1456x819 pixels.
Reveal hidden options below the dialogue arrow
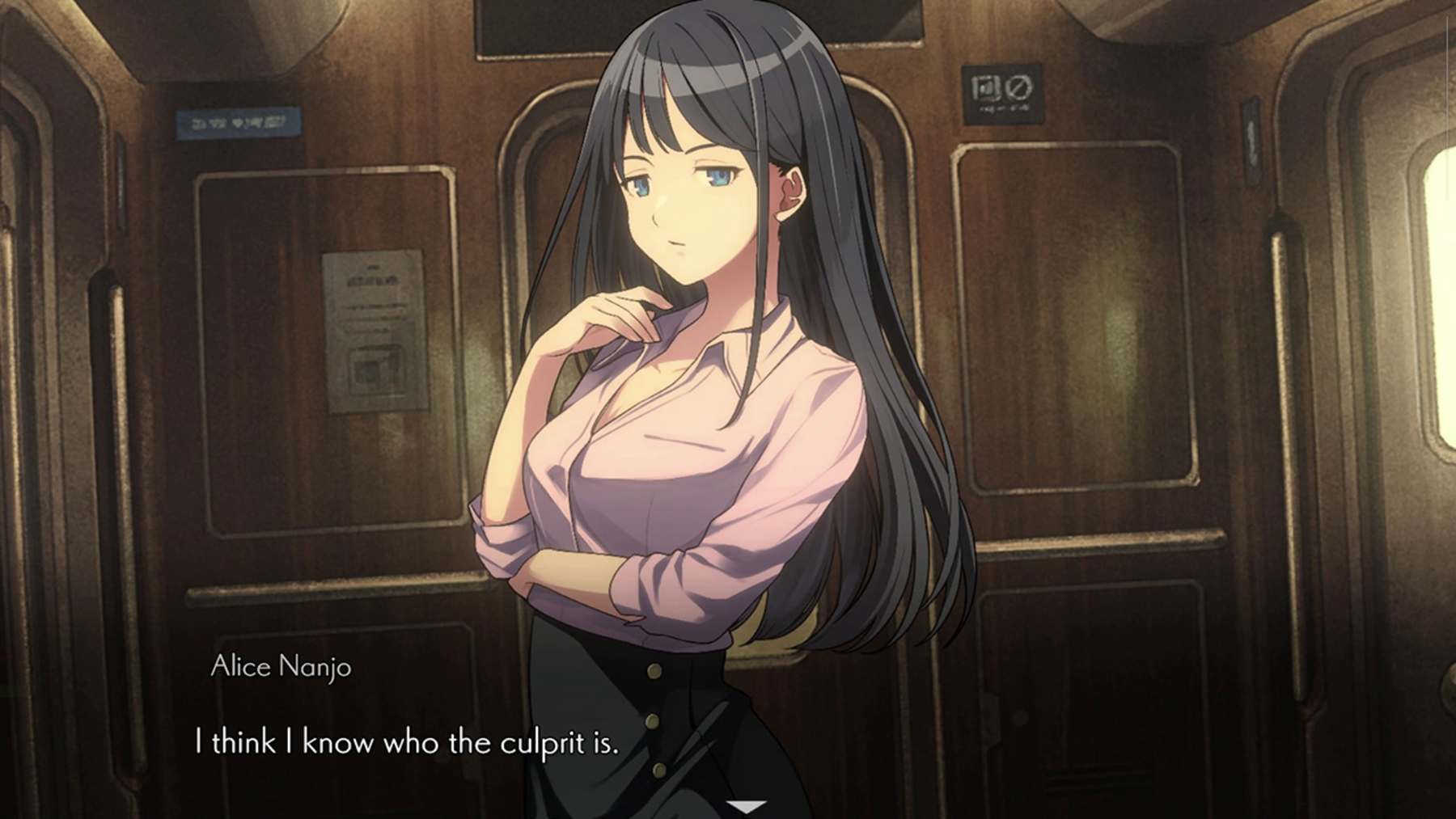tap(748, 805)
